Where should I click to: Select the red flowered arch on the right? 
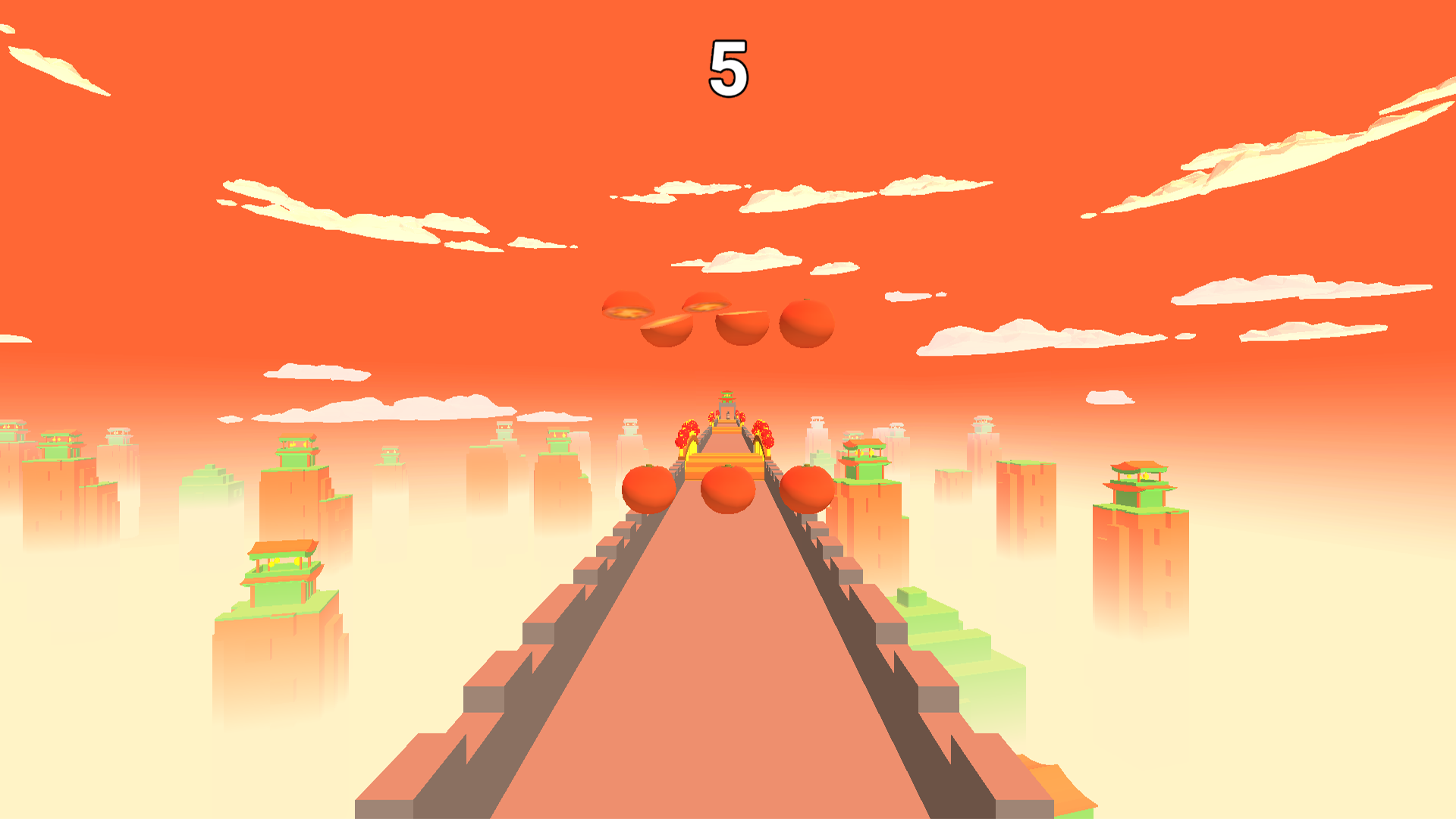tap(762, 436)
